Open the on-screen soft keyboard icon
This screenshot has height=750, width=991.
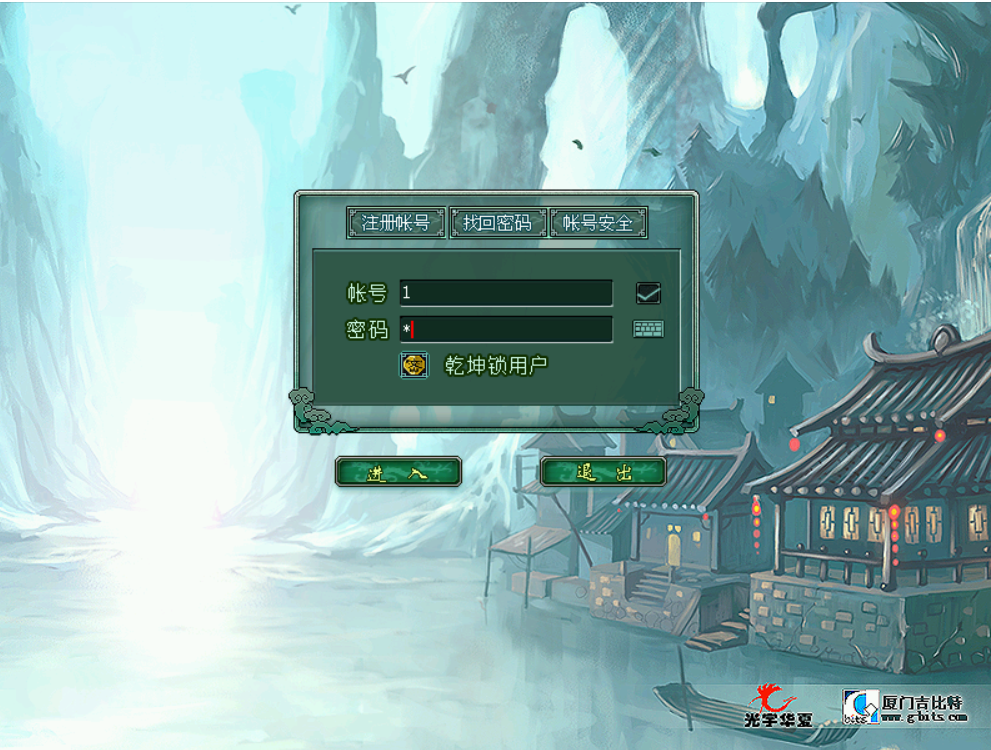[648, 329]
